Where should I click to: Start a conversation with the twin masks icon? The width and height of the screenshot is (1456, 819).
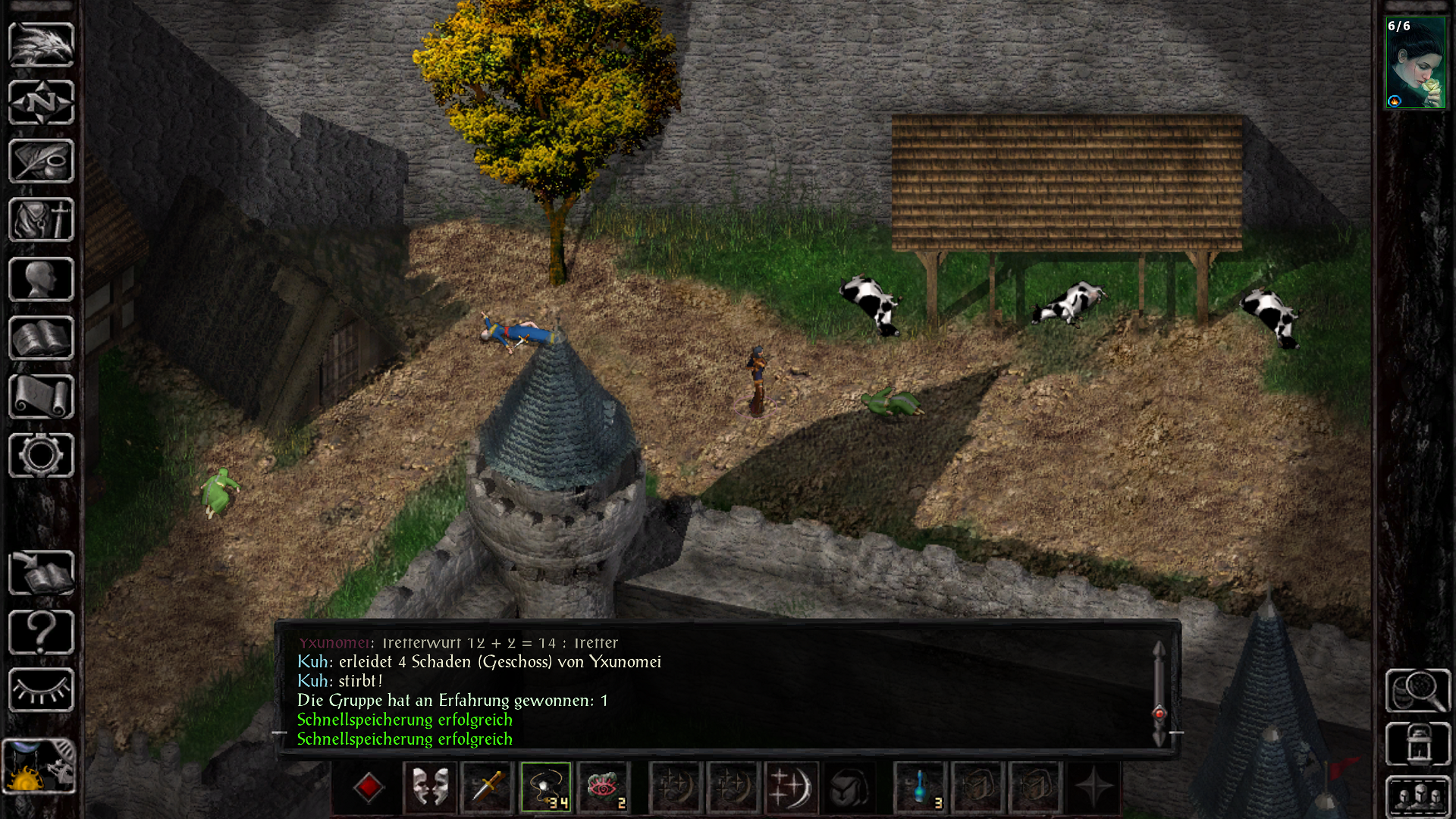[x=429, y=787]
